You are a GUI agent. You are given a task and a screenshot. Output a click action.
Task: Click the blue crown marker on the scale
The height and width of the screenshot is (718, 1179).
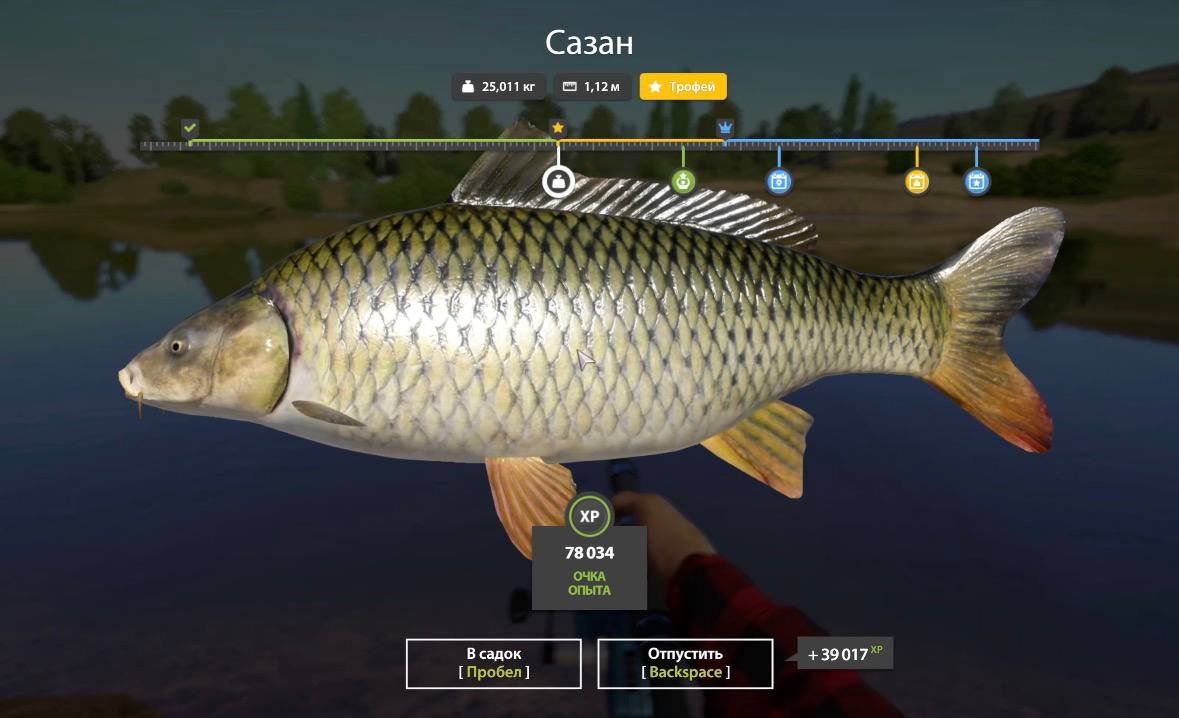tap(725, 128)
